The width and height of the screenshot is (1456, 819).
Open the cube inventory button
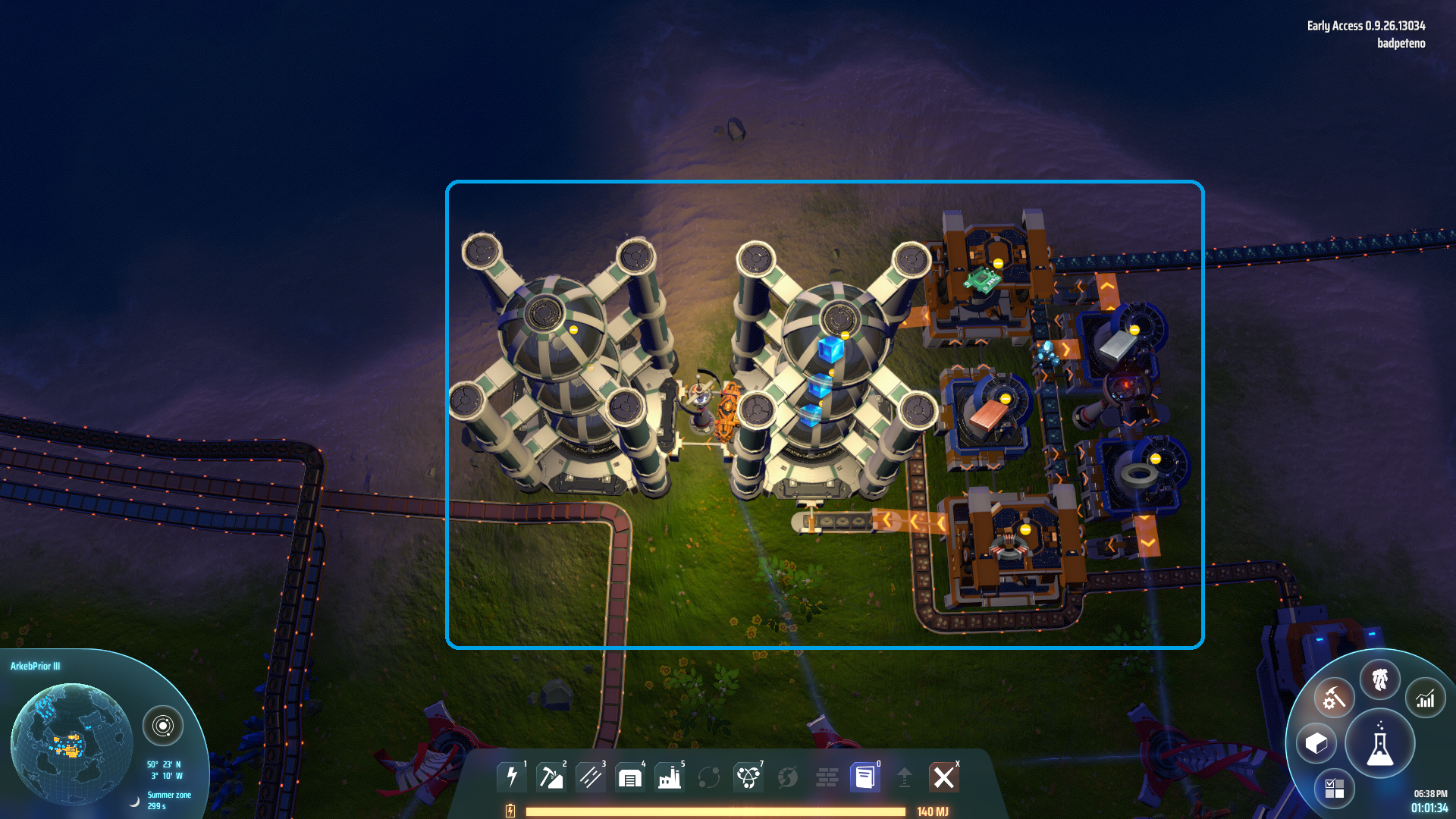[1316, 743]
